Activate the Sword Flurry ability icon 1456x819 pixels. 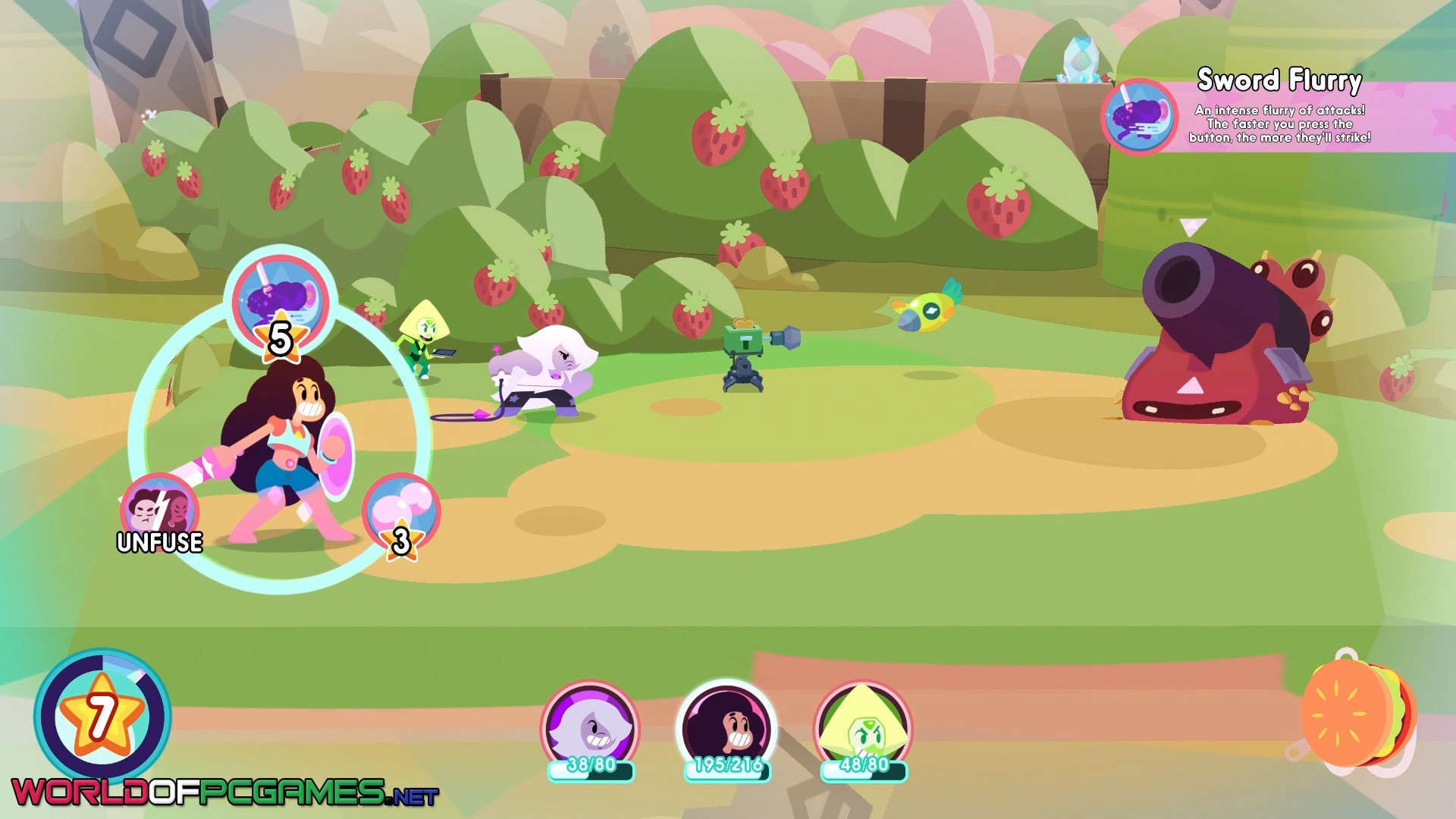point(281,300)
